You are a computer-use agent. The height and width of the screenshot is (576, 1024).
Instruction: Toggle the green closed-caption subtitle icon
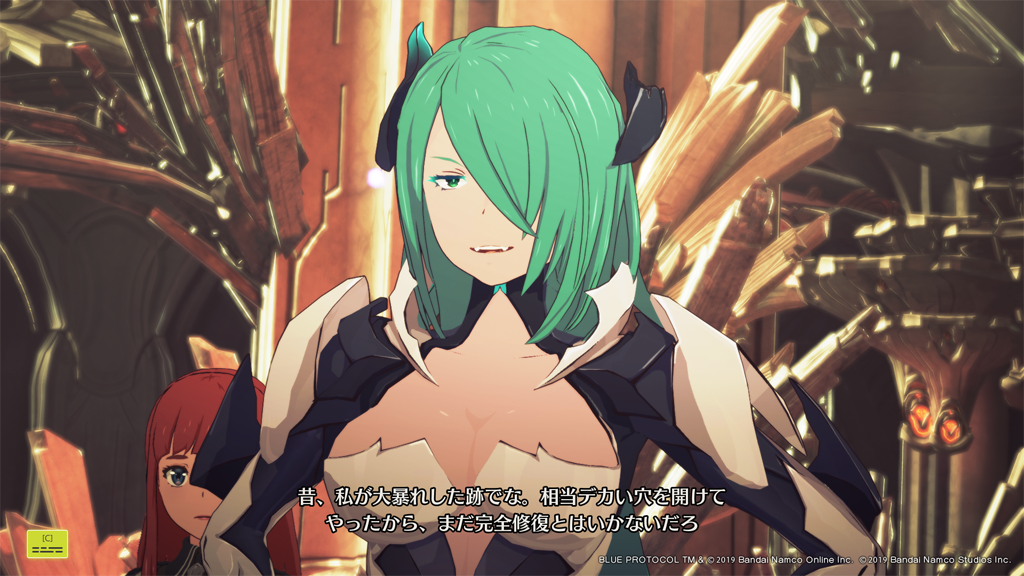47,543
